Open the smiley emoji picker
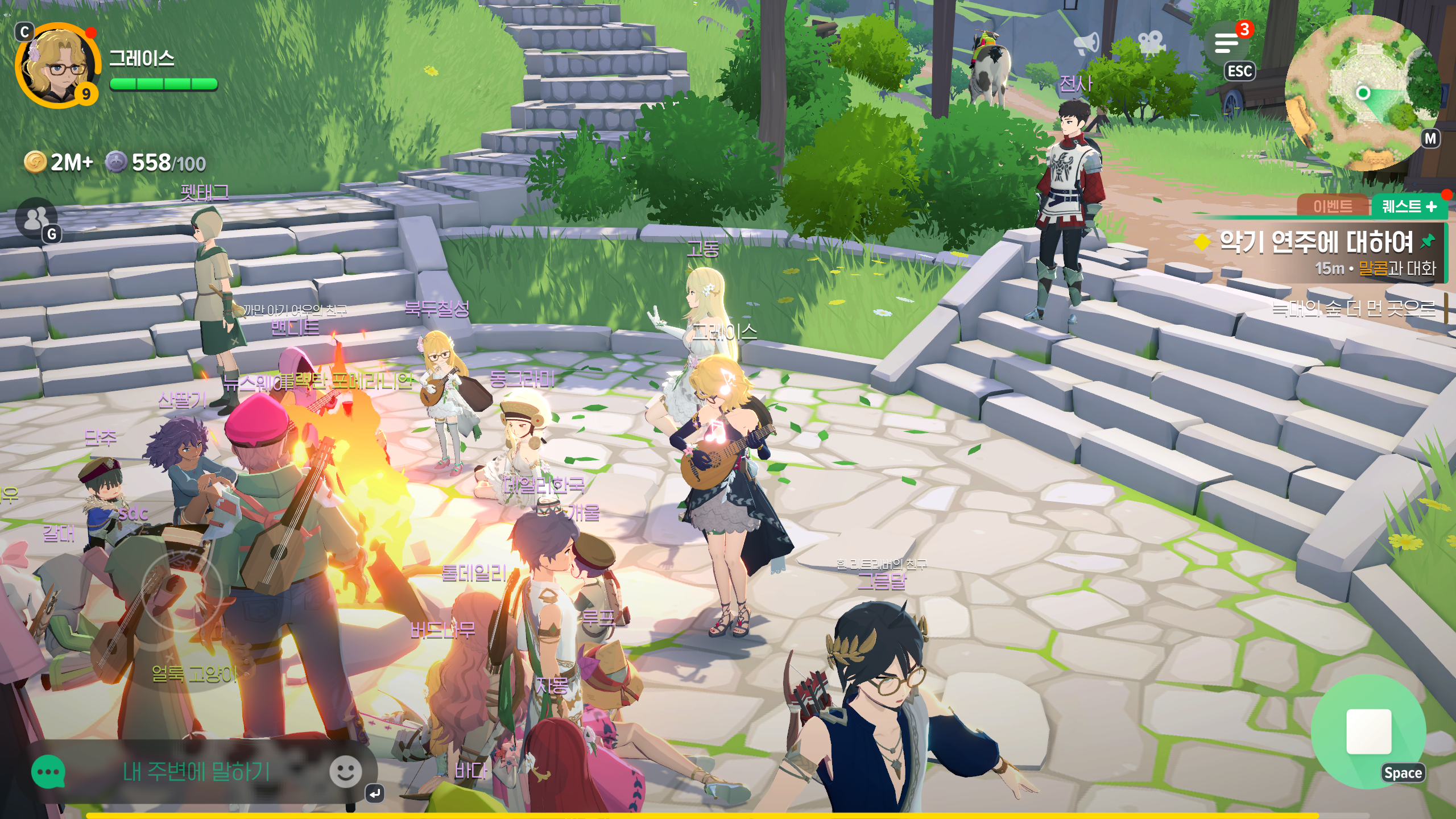The height and width of the screenshot is (819, 1456). click(345, 772)
